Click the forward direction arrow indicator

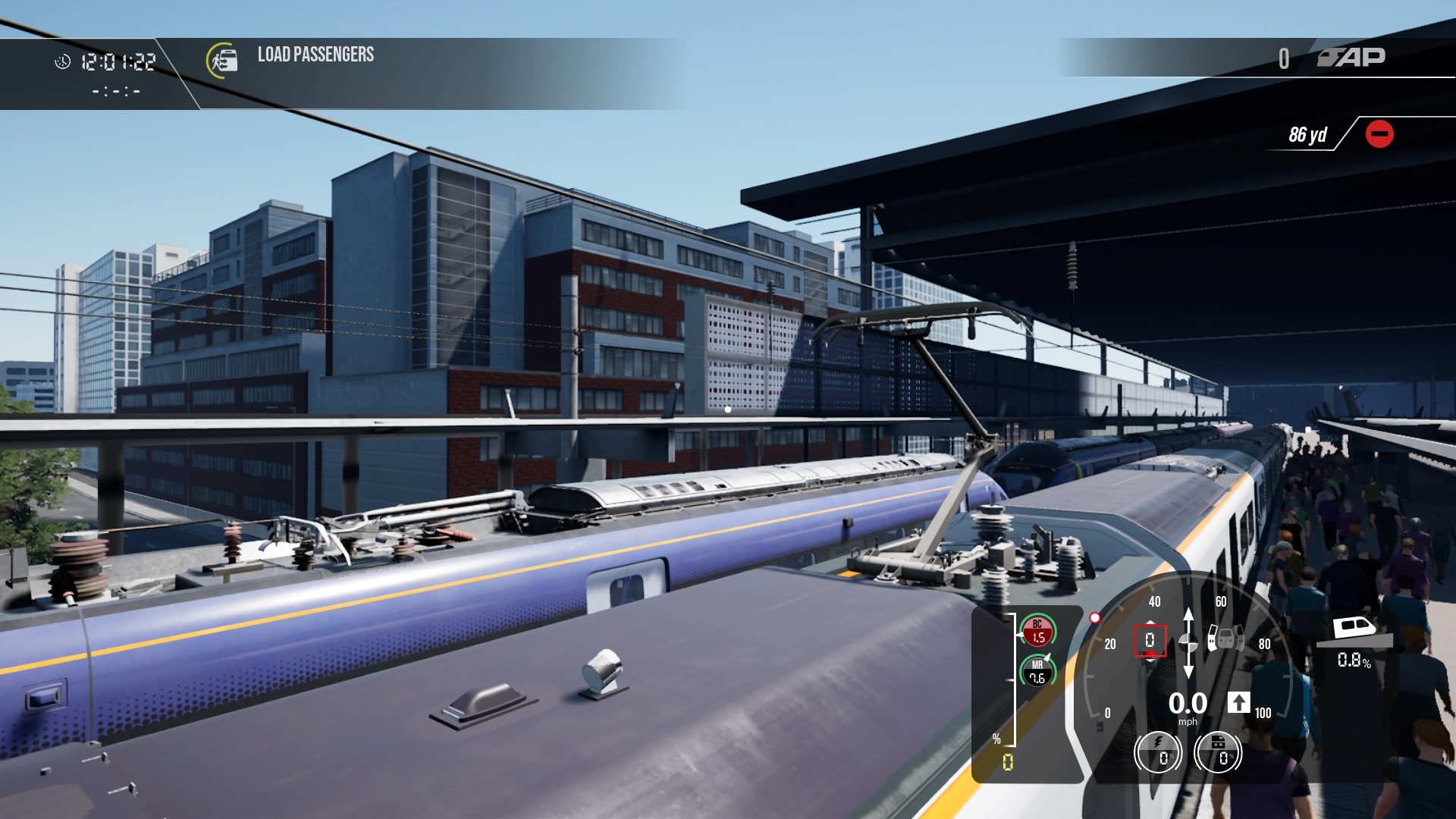(1238, 702)
